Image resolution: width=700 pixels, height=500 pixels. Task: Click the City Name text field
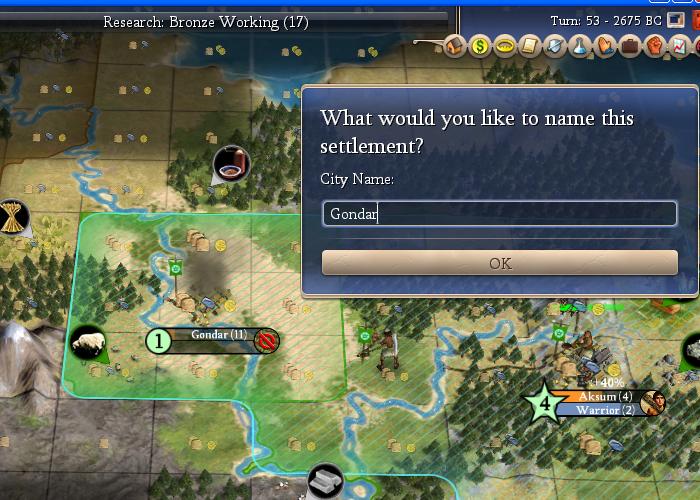[500, 213]
